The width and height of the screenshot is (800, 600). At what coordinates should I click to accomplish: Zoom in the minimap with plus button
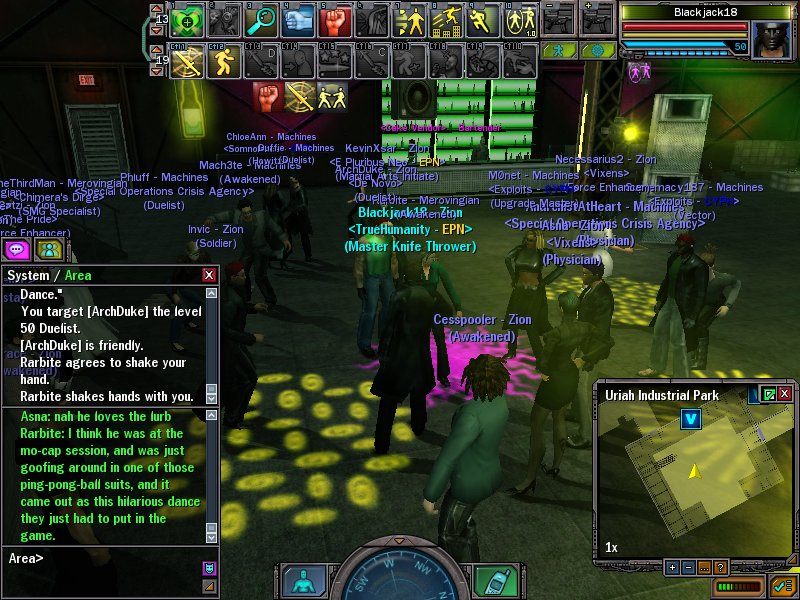pos(672,567)
